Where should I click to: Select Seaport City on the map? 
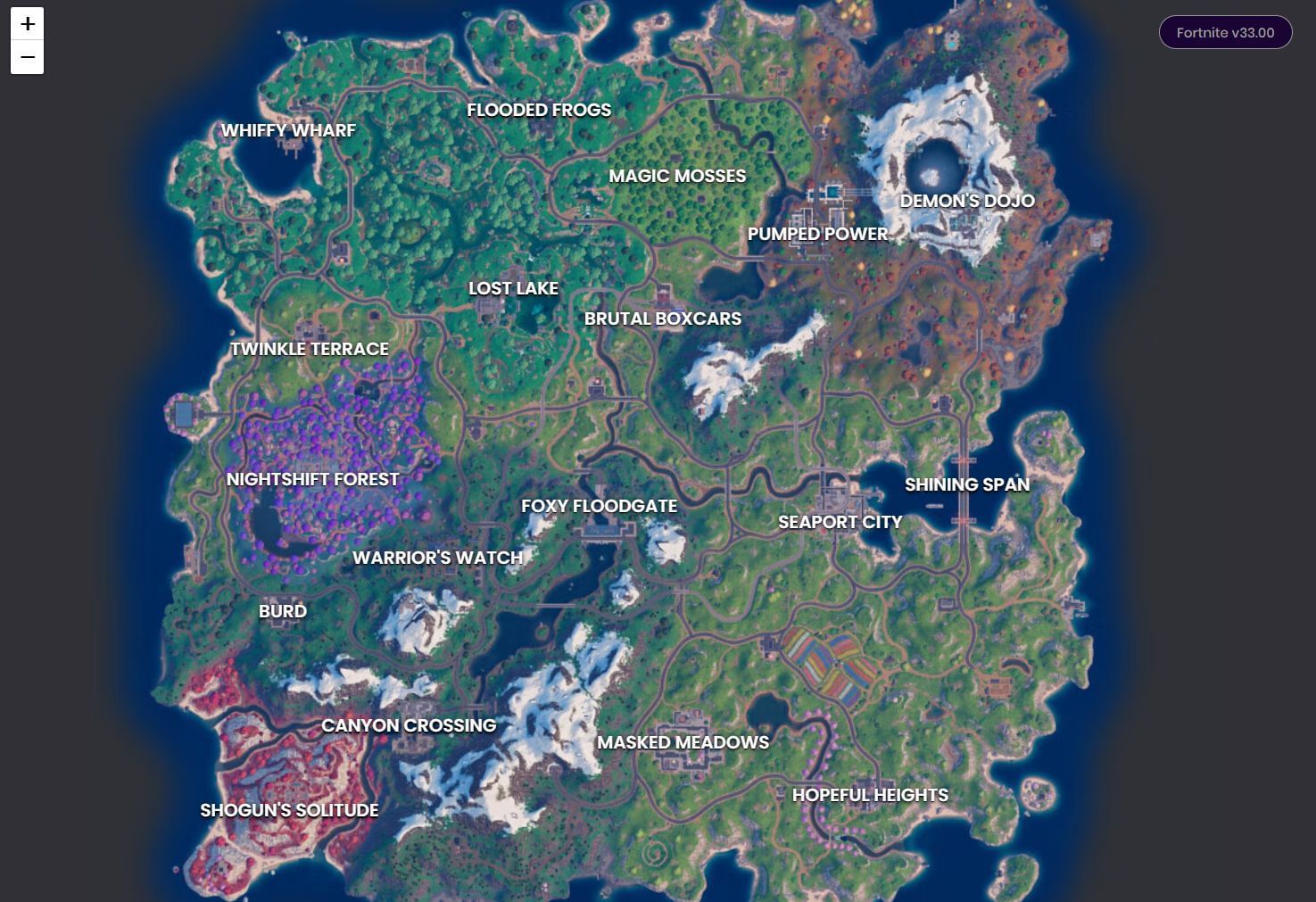tap(839, 522)
